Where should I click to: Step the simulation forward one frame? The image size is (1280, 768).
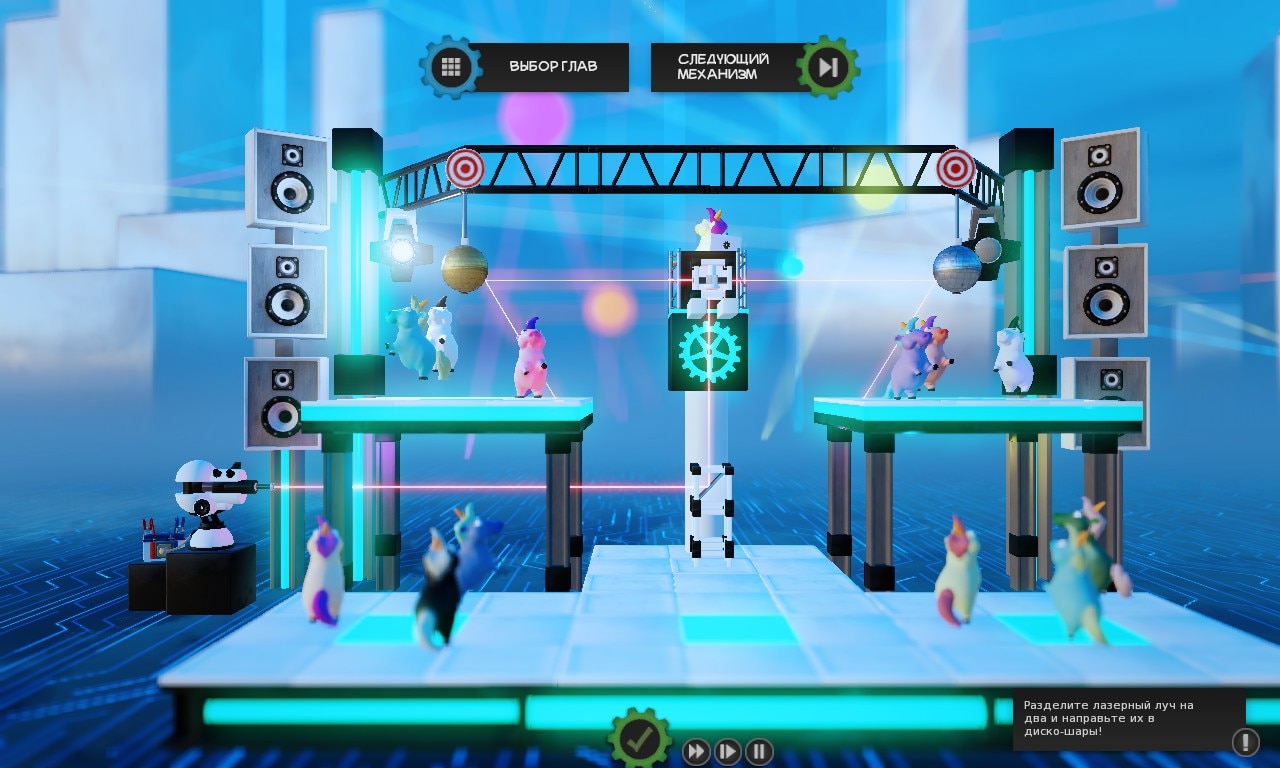pyautogui.click(x=726, y=751)
